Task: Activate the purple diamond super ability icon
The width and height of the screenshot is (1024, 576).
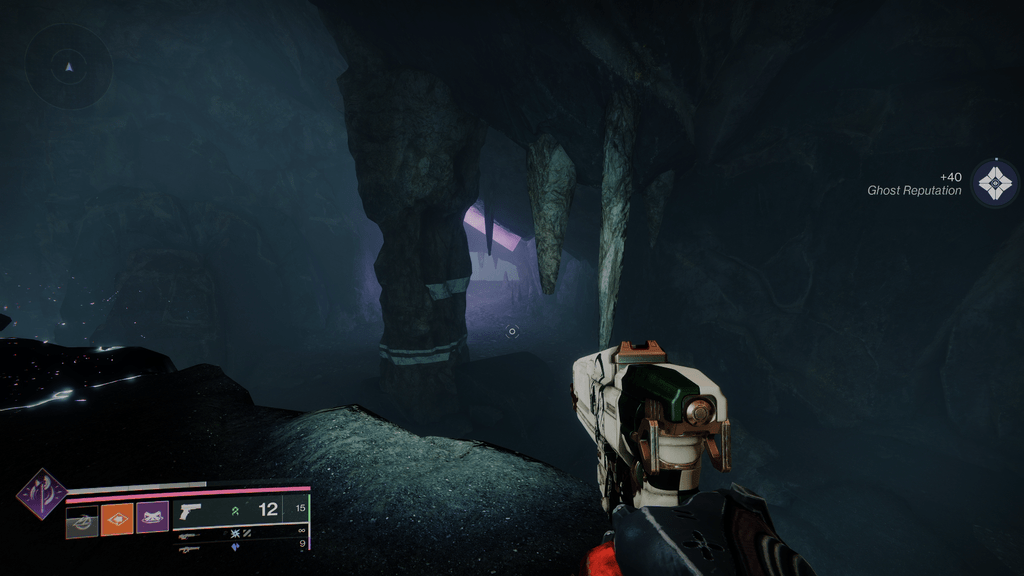Action: click(41, 494)
